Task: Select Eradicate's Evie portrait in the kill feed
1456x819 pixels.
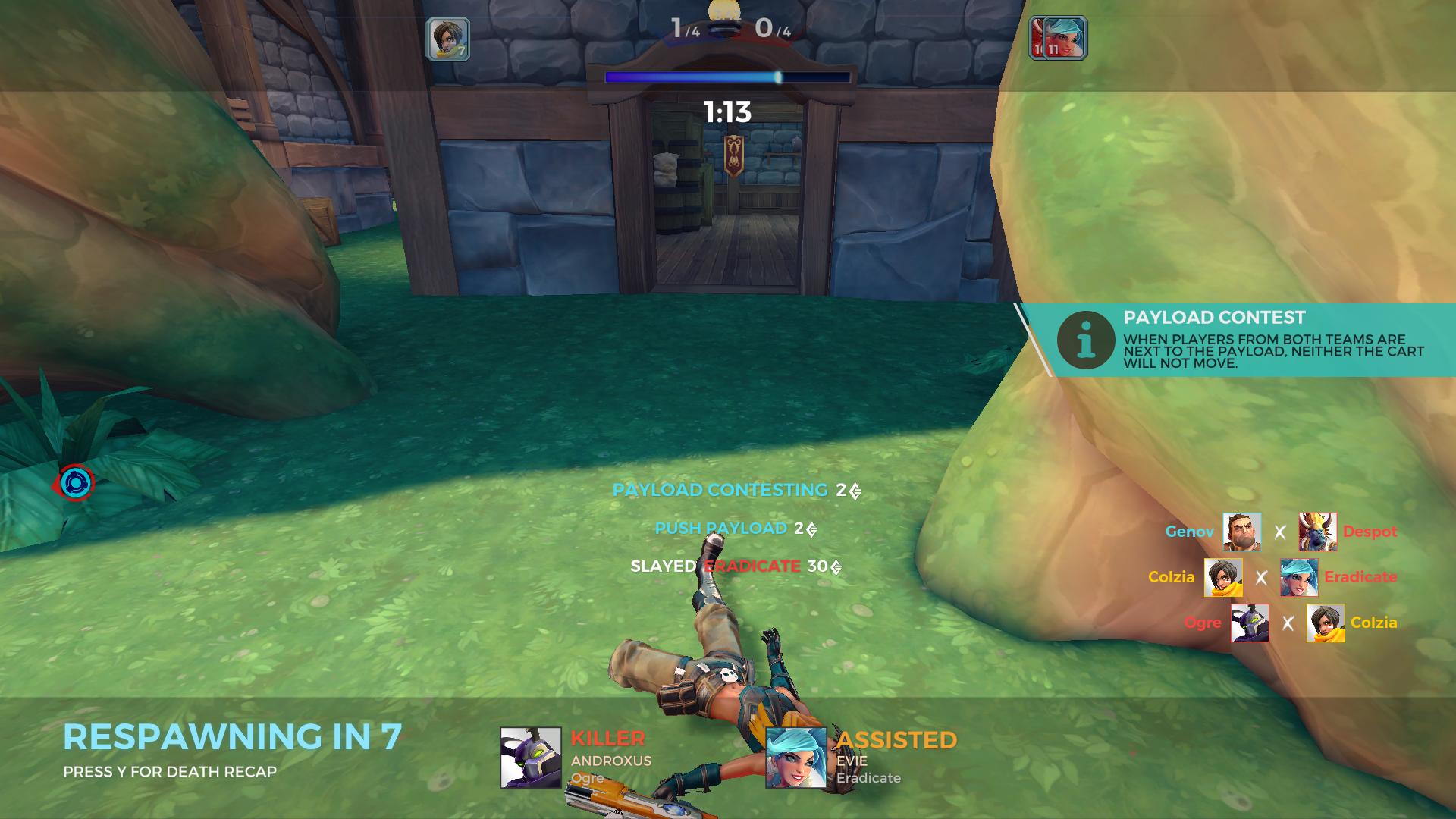Action: tap(1298, 577)
